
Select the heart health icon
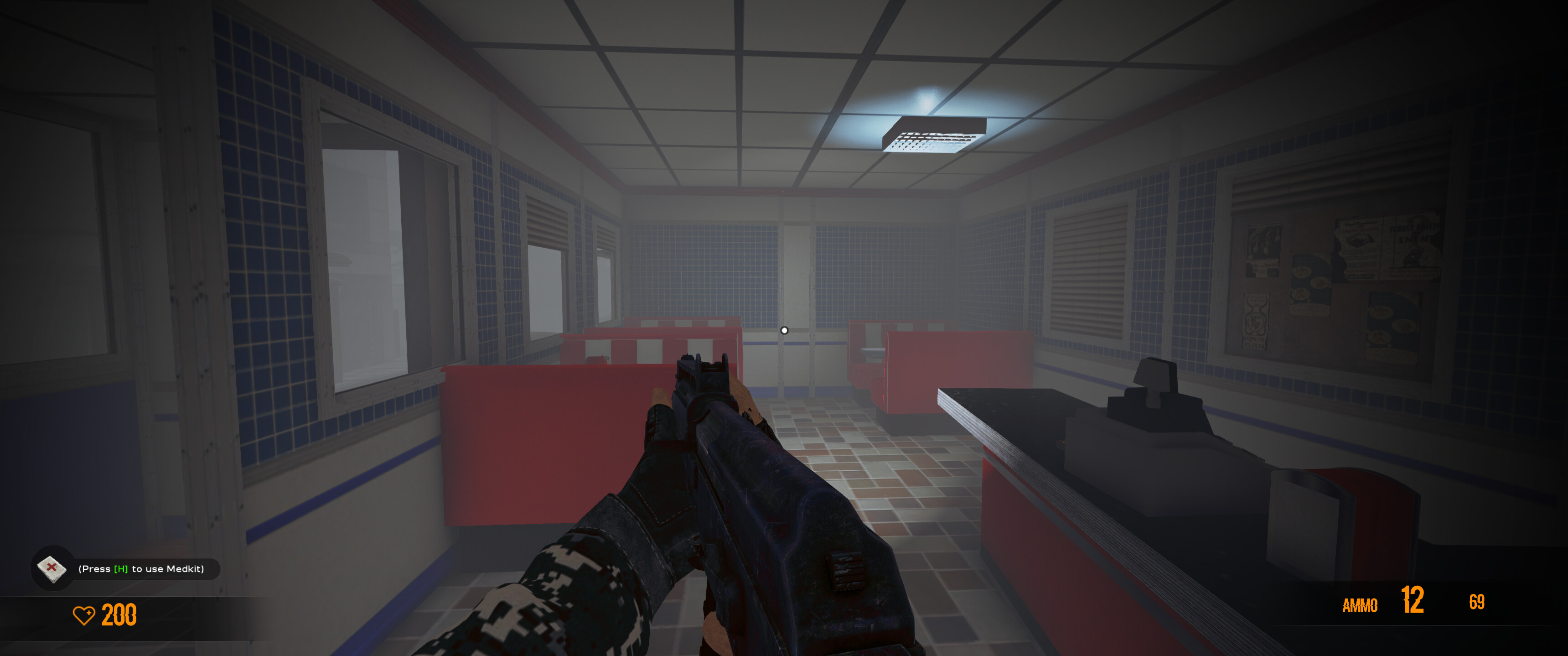[85, 616]
